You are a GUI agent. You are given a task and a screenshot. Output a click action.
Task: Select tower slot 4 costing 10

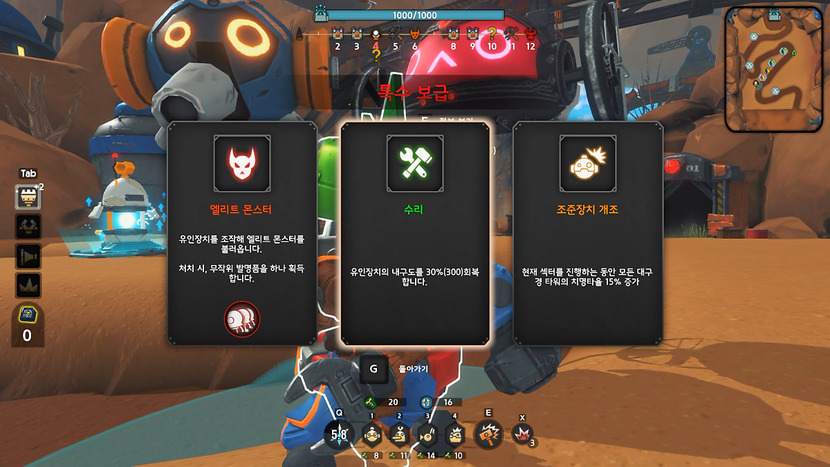click(455, 434)
